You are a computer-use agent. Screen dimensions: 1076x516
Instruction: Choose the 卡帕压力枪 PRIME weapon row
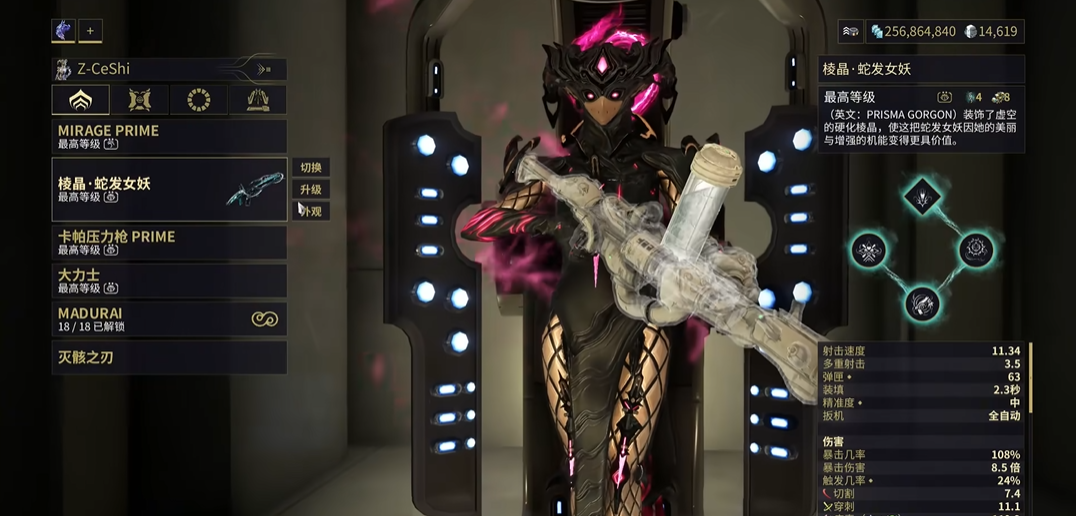169,242
